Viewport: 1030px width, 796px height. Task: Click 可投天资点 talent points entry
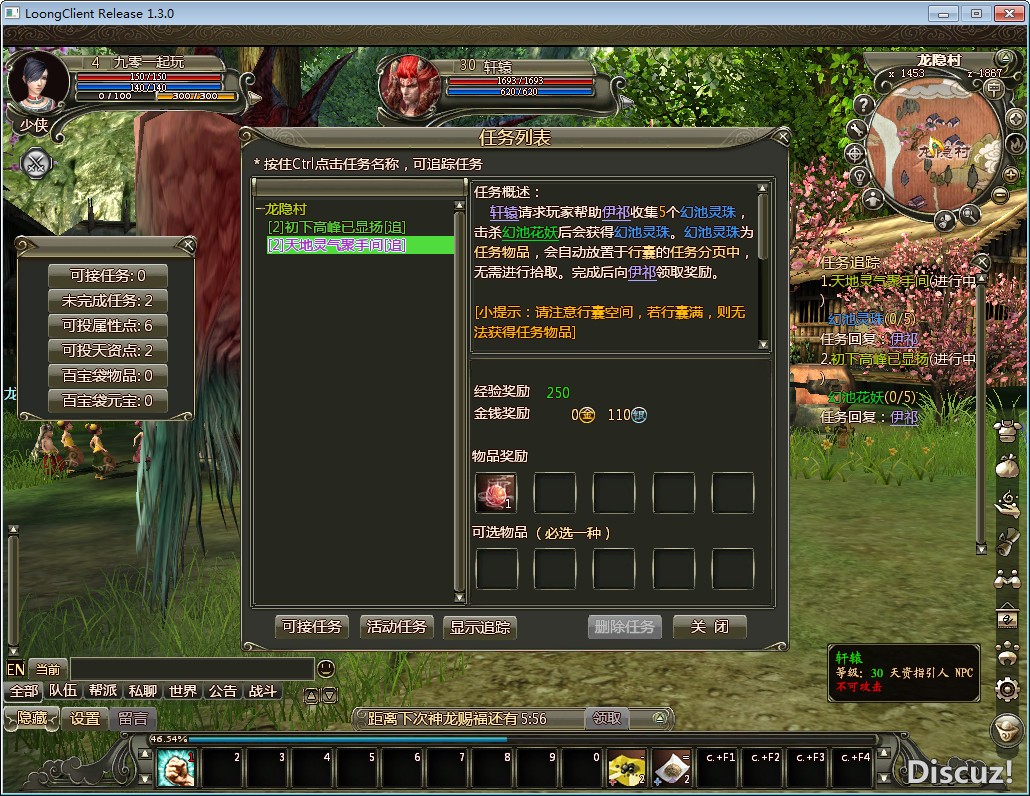tap(107, 351)
